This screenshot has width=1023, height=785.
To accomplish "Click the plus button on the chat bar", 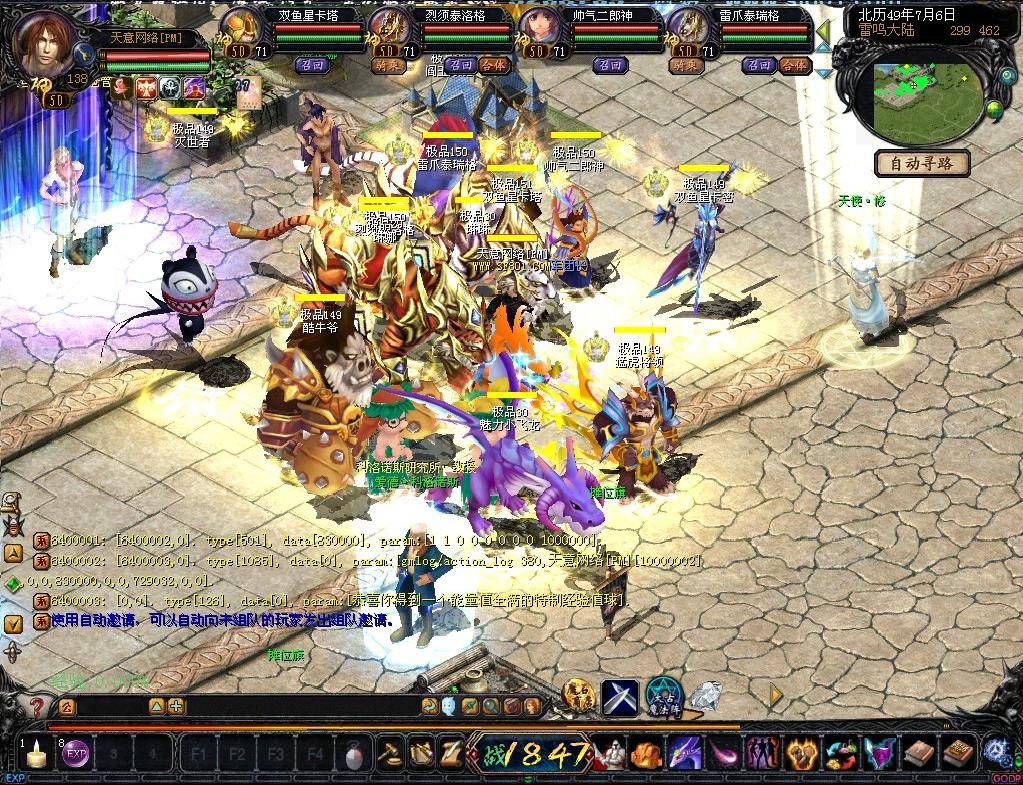I will coord(177,706).
